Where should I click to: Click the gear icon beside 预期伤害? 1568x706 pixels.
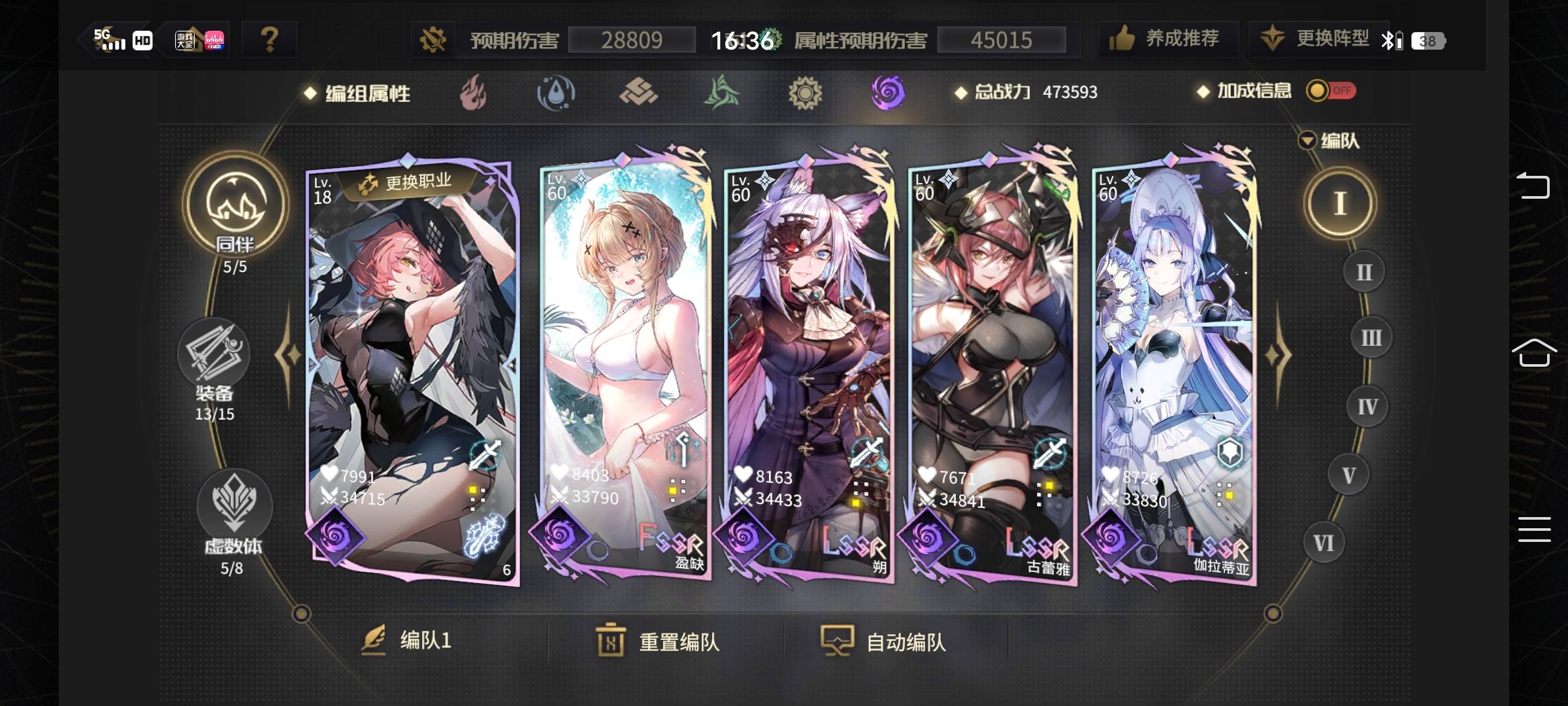(x=434, y=38)
